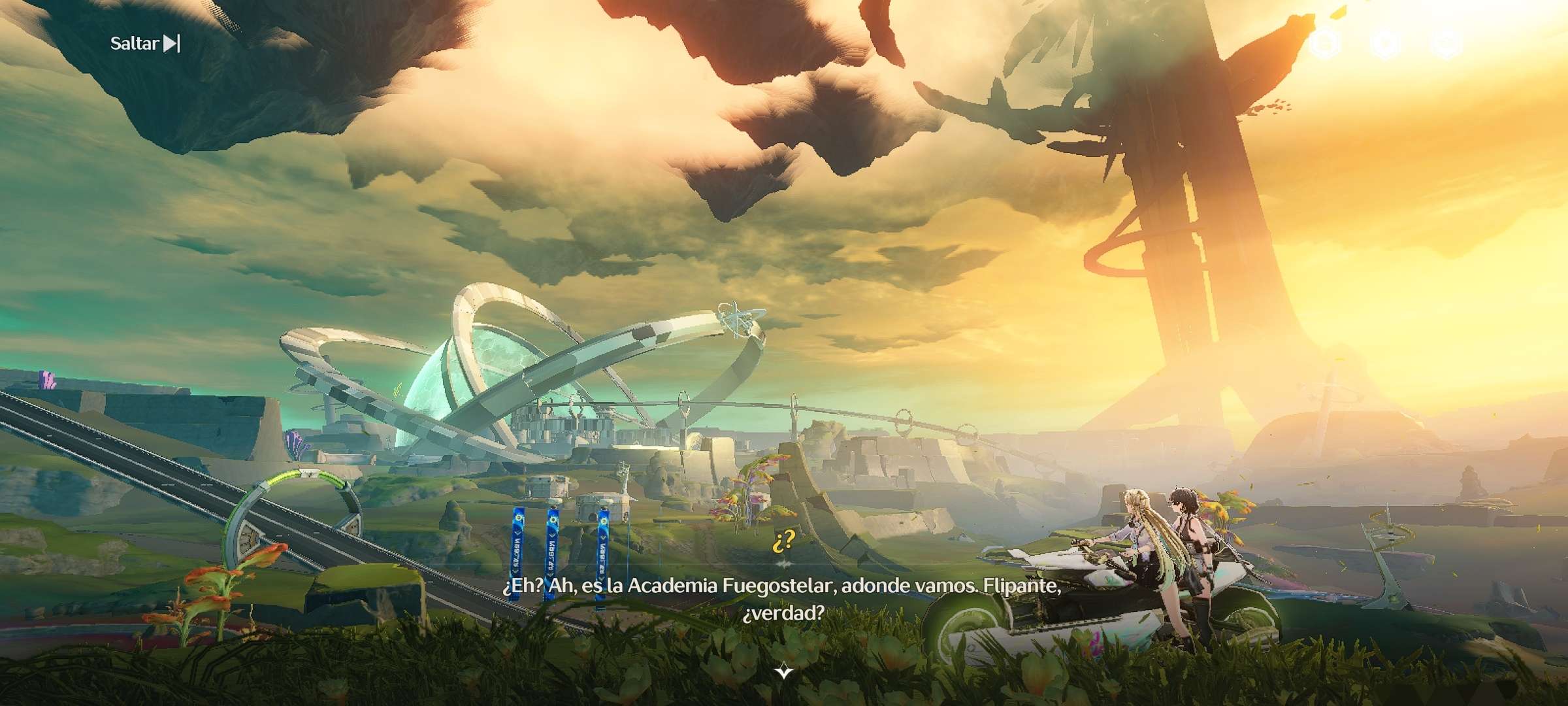Skip the cutscene with the Saltar button
Viewport: 1568px width, 706px height.
[144, 44]
